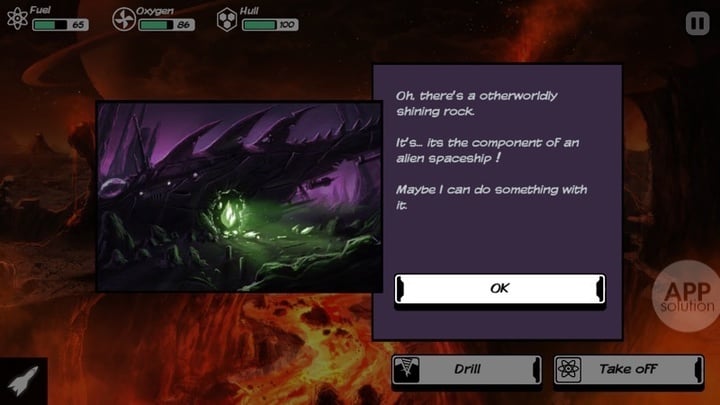720x405 pixels.
Task: Open the rocket ship panel
Action: click(22, 382)
